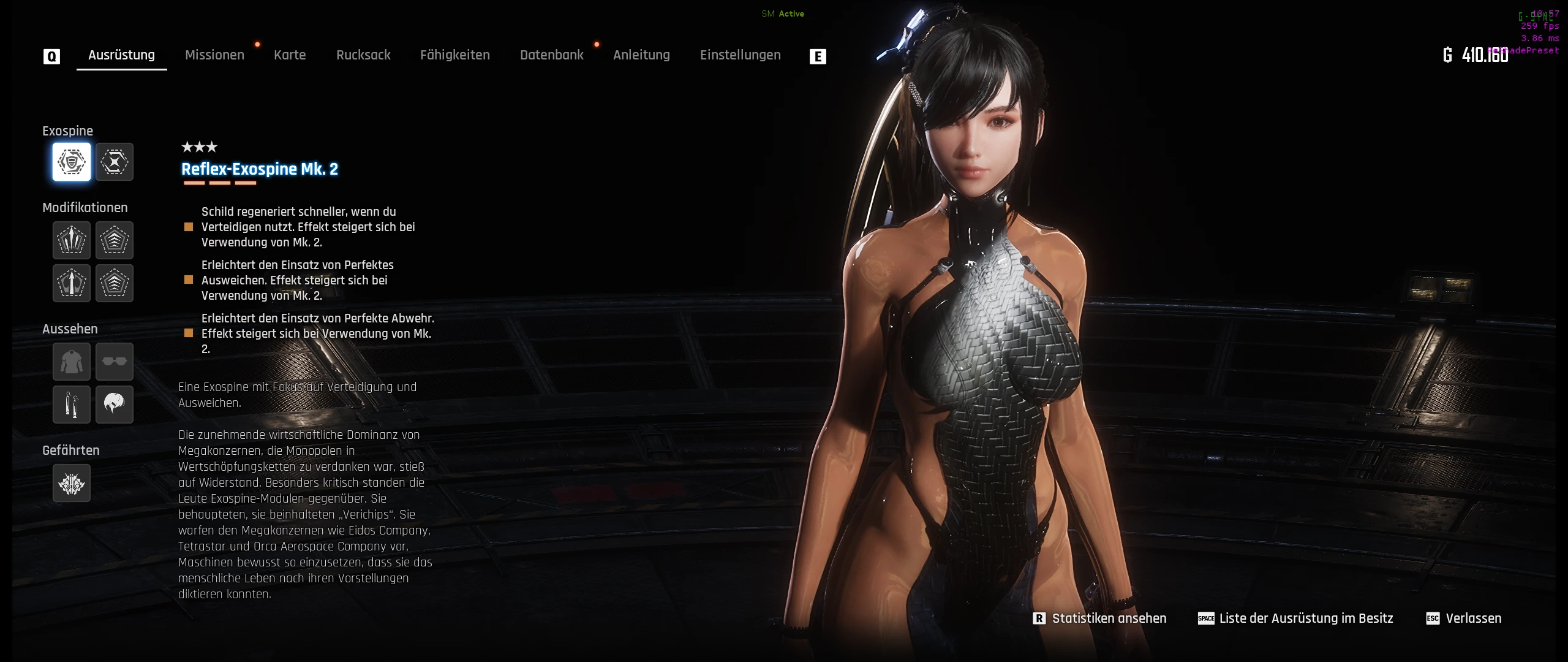Open the Datenbank tab
Viewport: 1568px width, 662px height.
(x=551, y=55)
